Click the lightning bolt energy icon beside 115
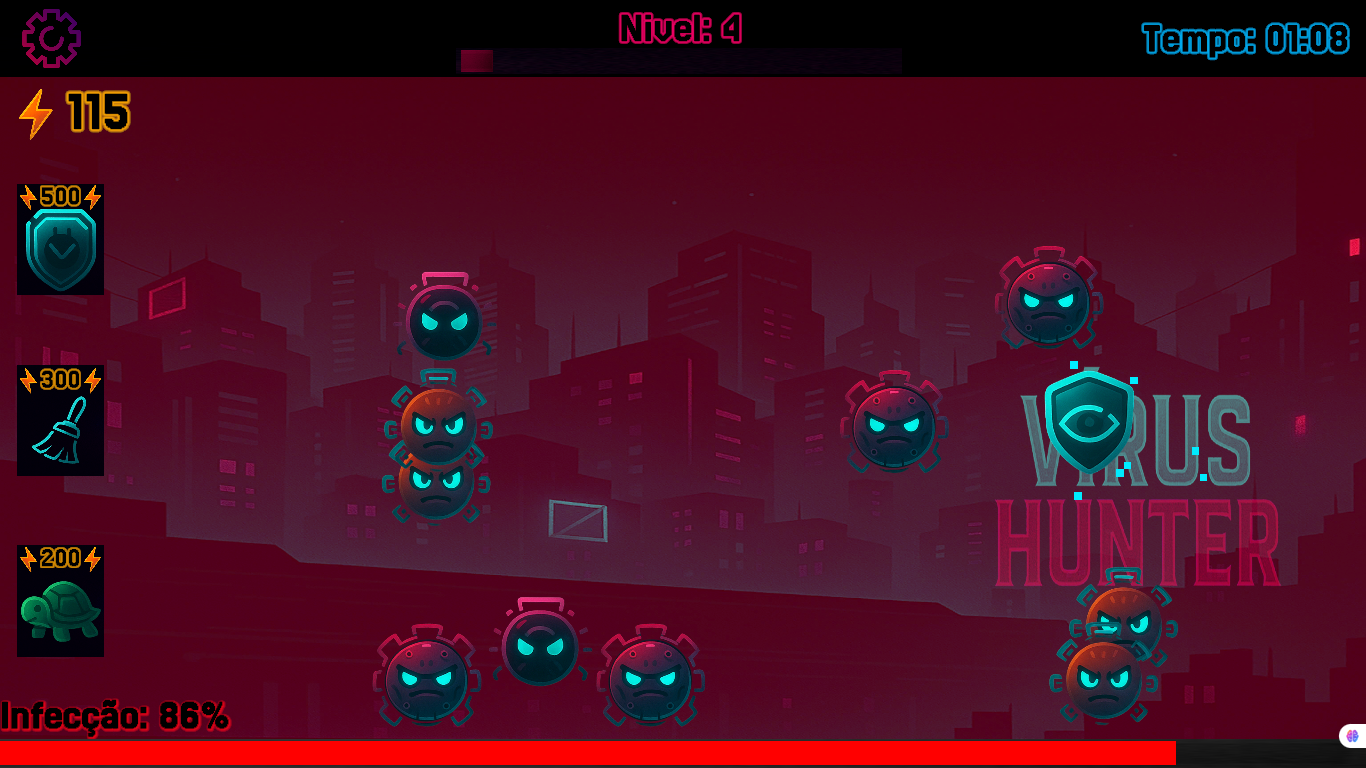Viewport: 1366px width, 768px height. click(x=36, y=113)
